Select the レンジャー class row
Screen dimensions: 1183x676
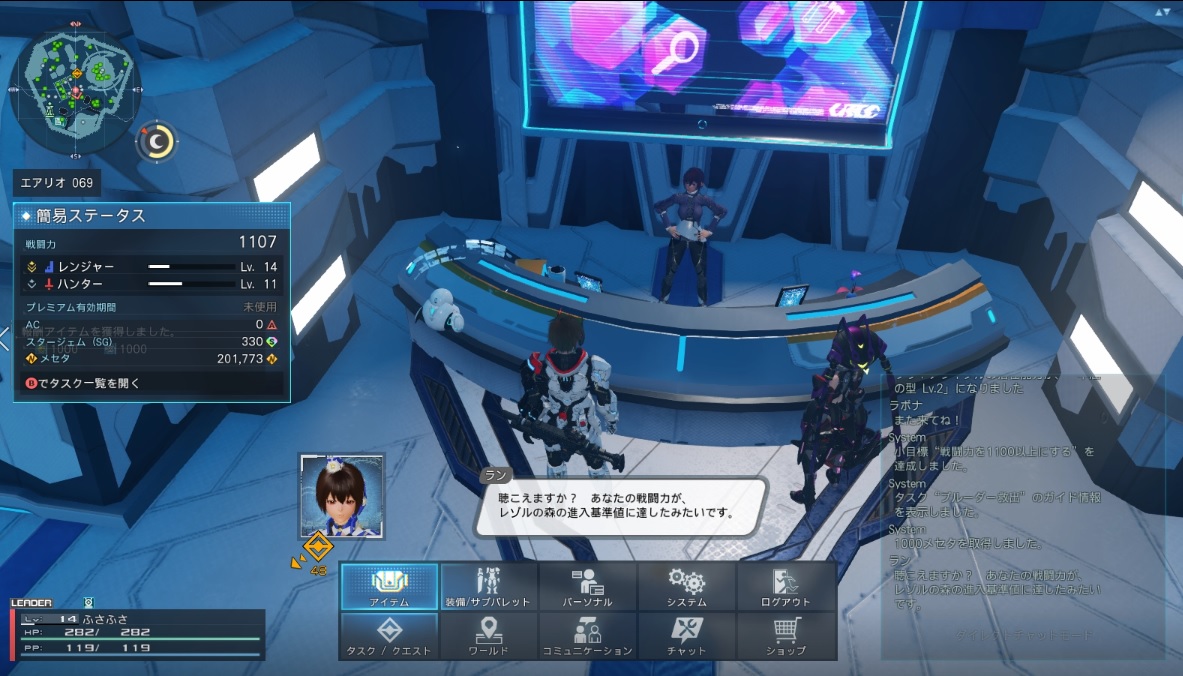point(152,267)
